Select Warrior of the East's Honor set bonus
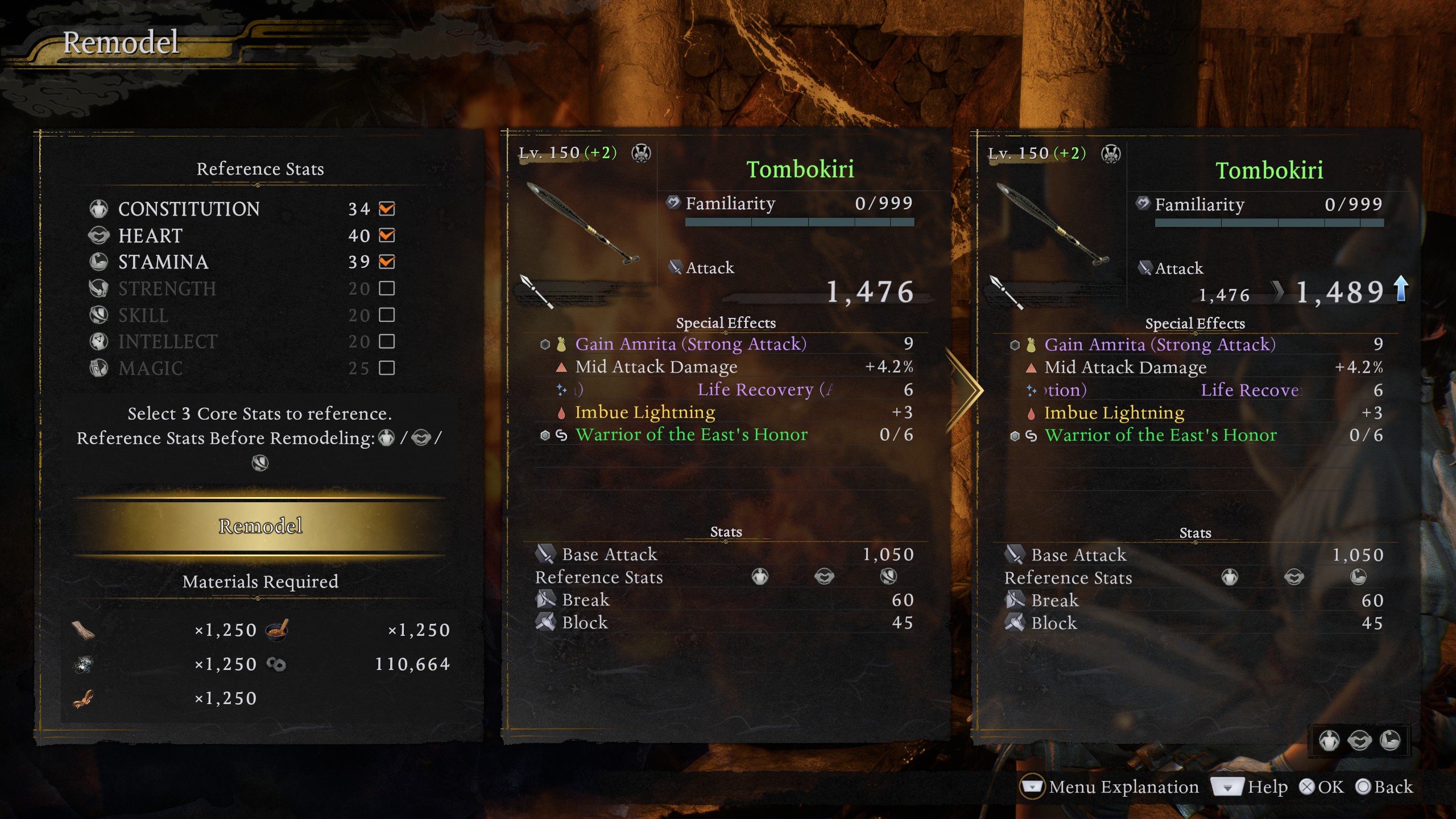The image size is (1456, 819). [x=691, y=435]
